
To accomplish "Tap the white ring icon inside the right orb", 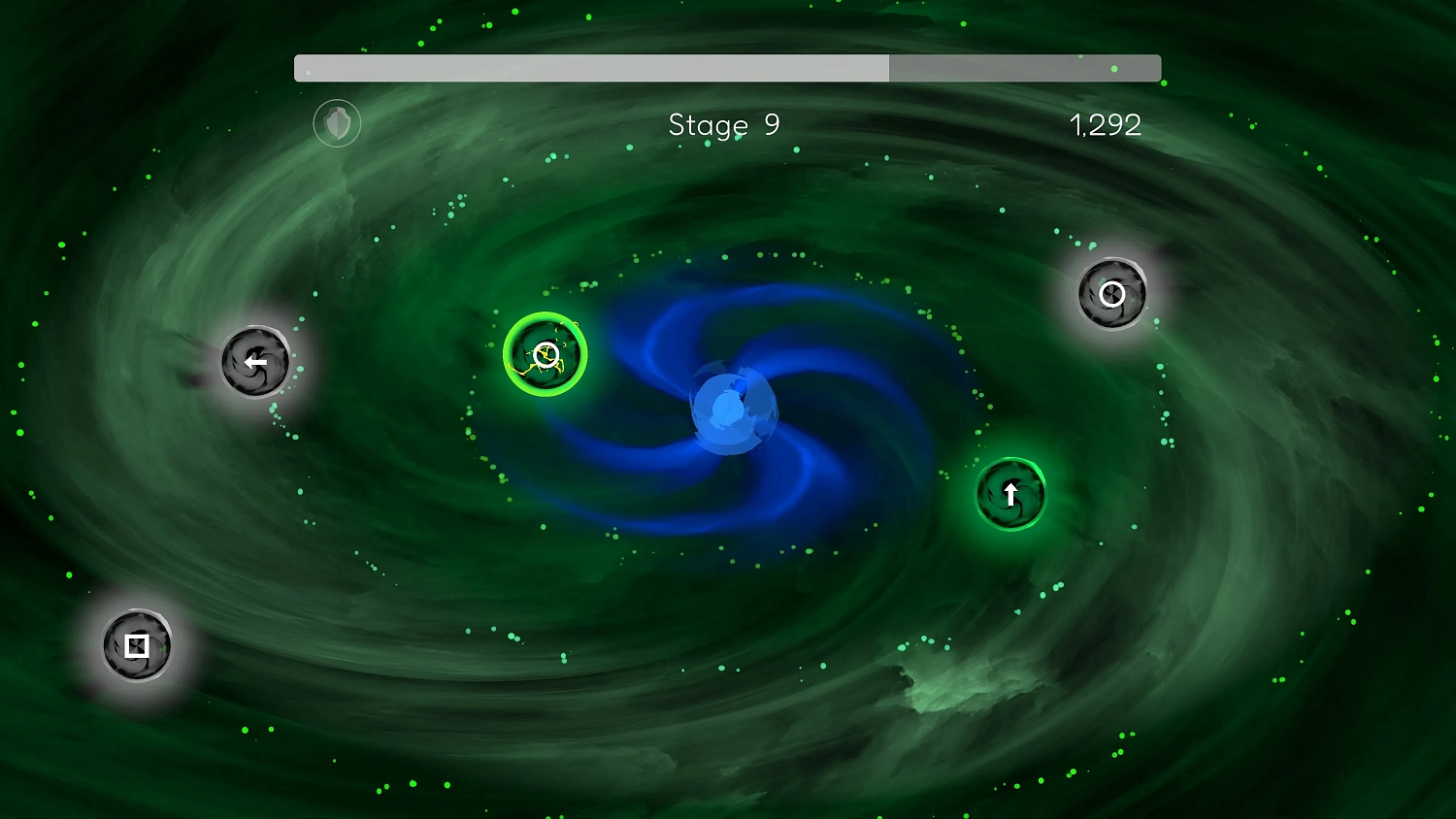I will click(1112, 295).
